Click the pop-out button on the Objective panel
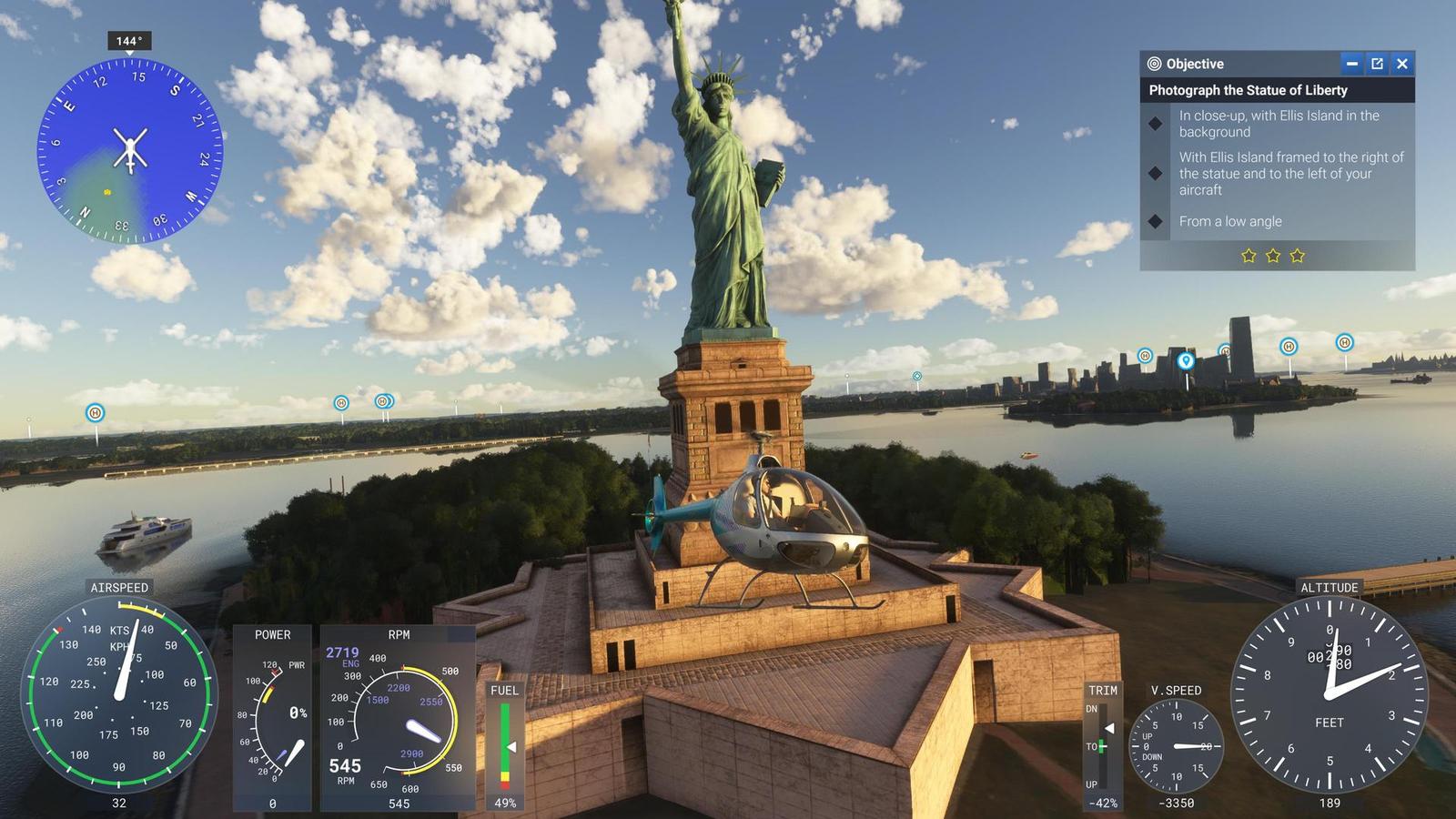This screenshot has width=1456, height=819. [x=1376, y=64]
